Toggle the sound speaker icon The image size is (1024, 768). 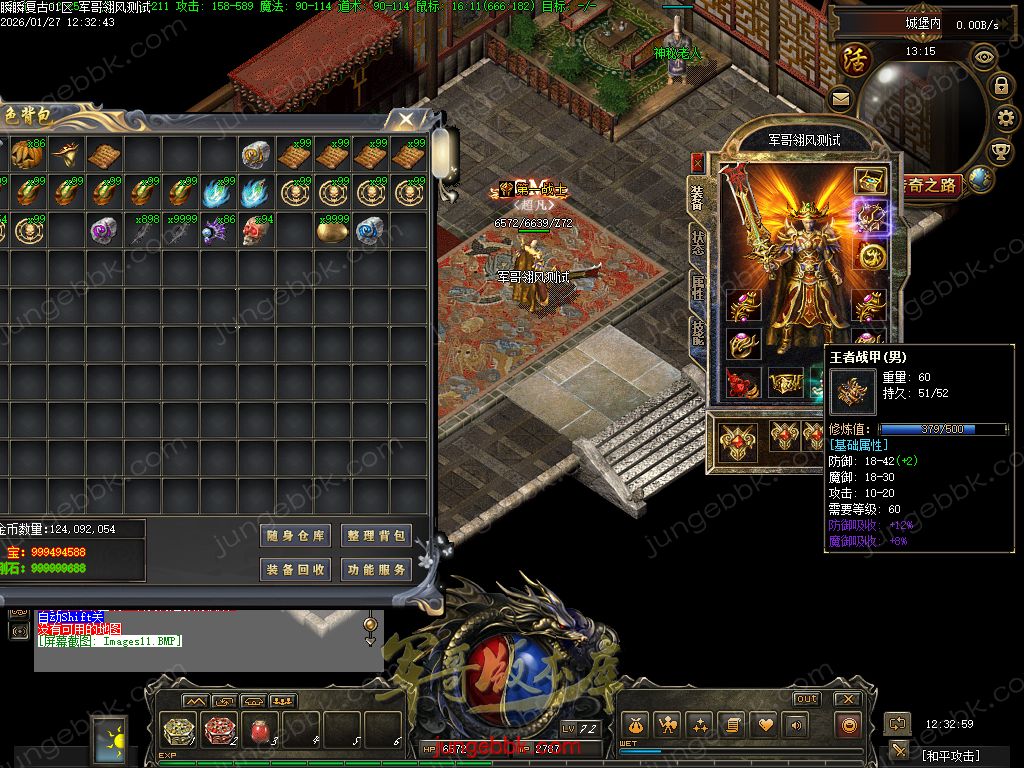[798, 724]
